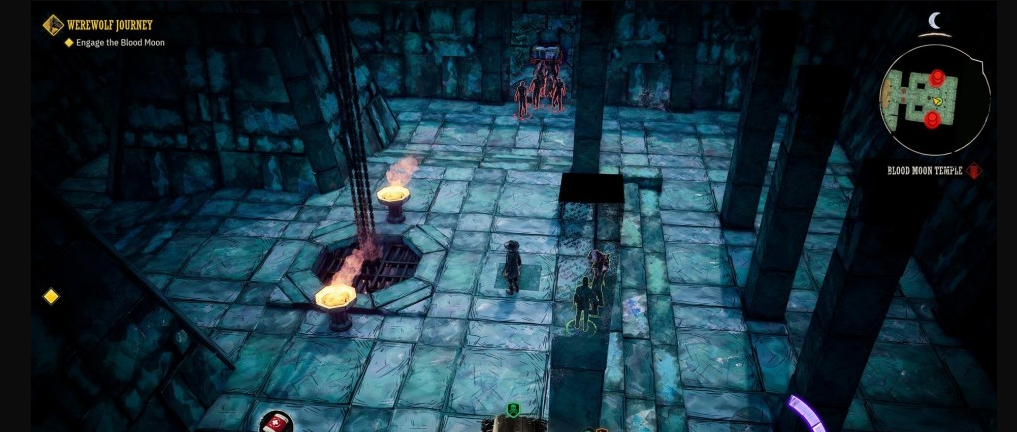Open the Werewolf Journey quest tracker
Viewport: 1017px width, 432px height.
point(110,24)
